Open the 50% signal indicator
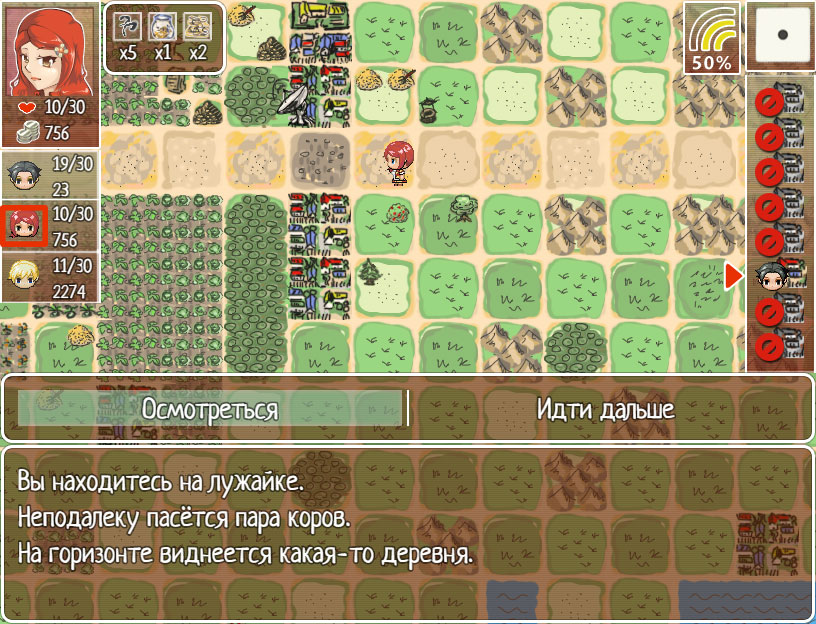This screenshot has width=816, height=624. (x=711, y=38)
